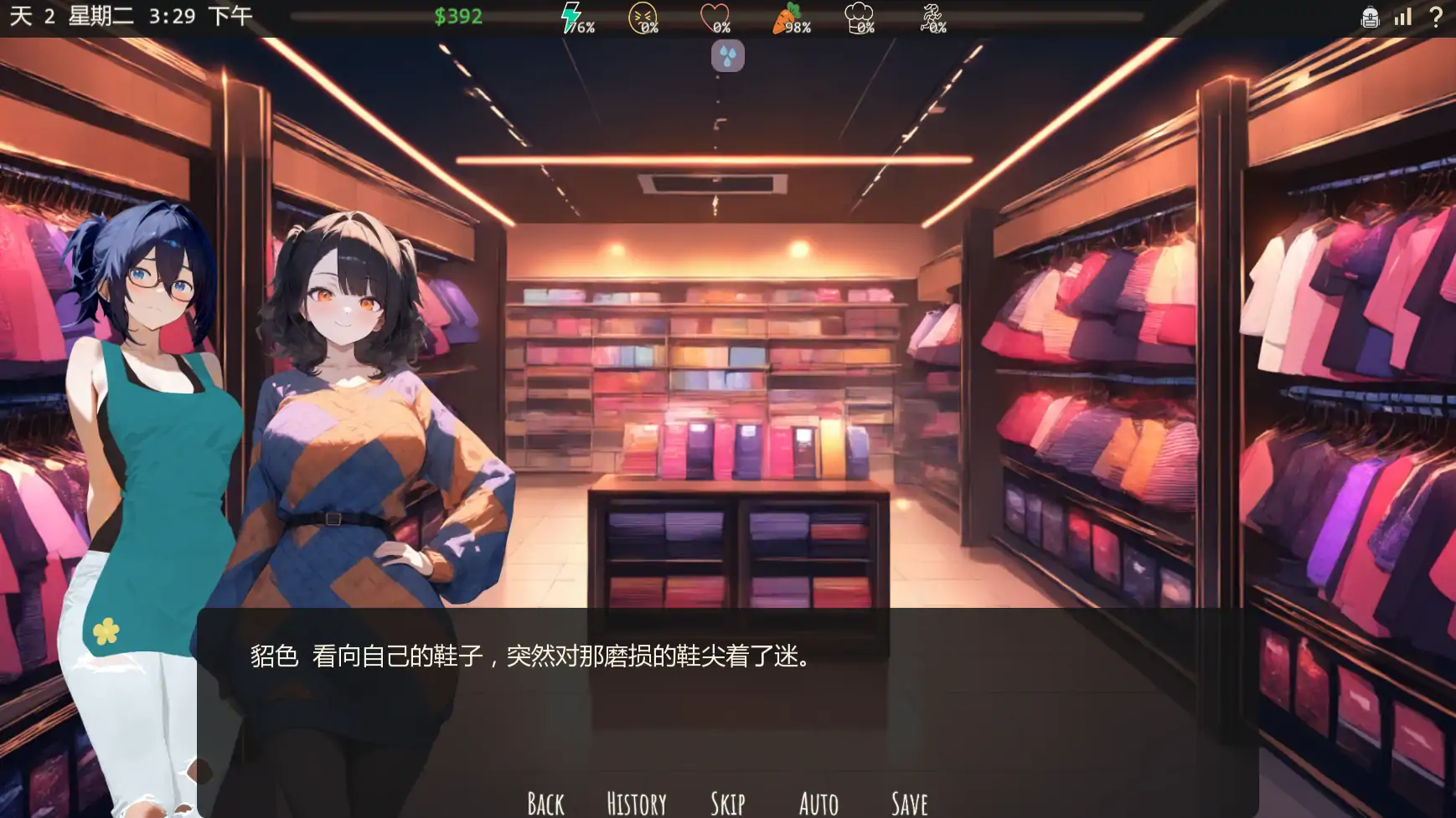Select the heart affection icon
The image size is (1456, 818).
click(x=713, y=18)
